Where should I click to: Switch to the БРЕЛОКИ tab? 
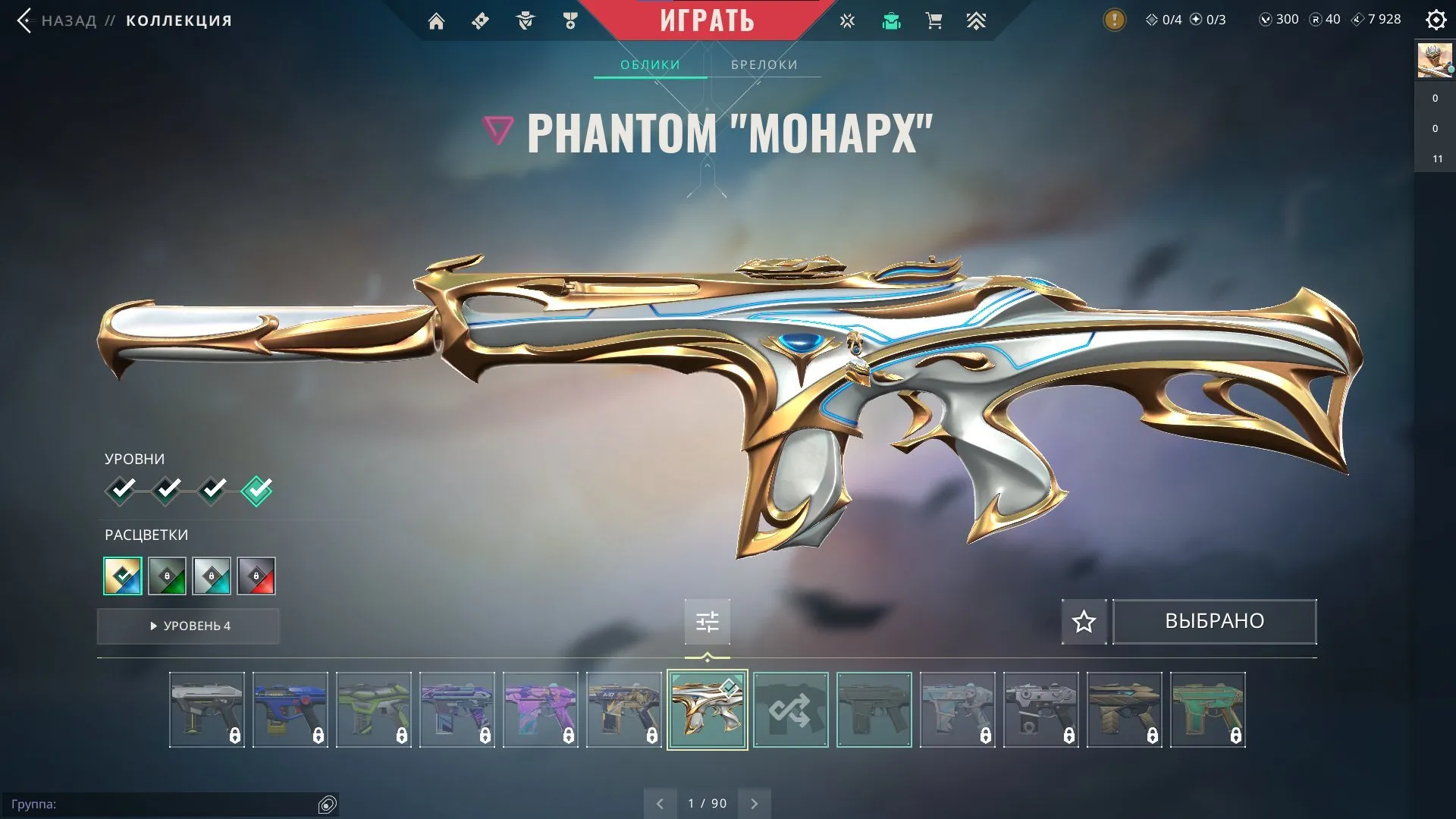[763, 64]
